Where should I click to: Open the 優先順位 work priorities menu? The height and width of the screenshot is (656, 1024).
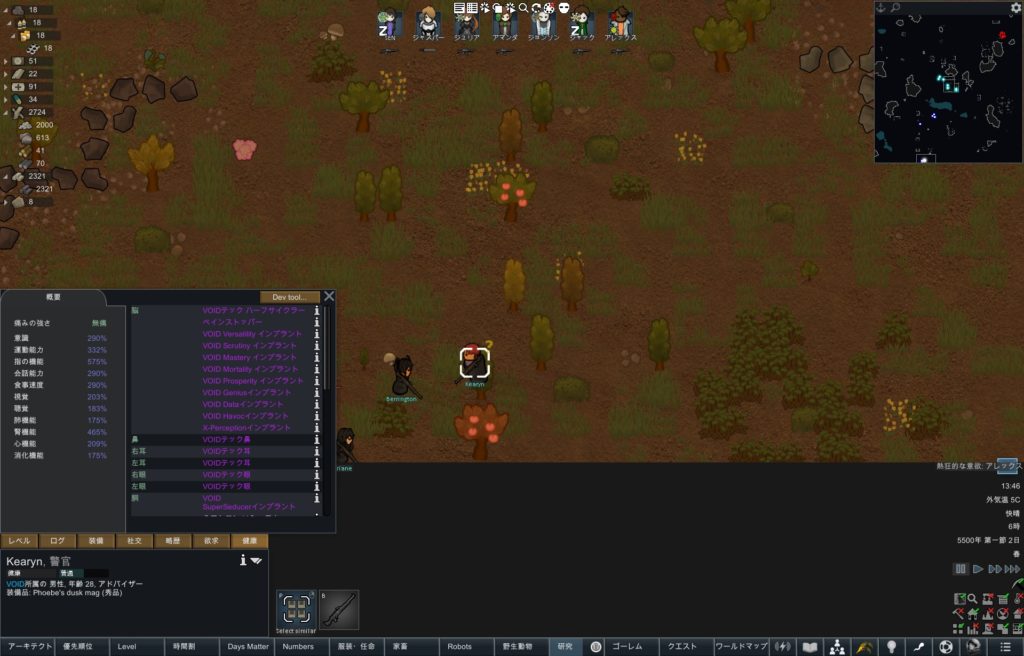click(x=82, y=647)
